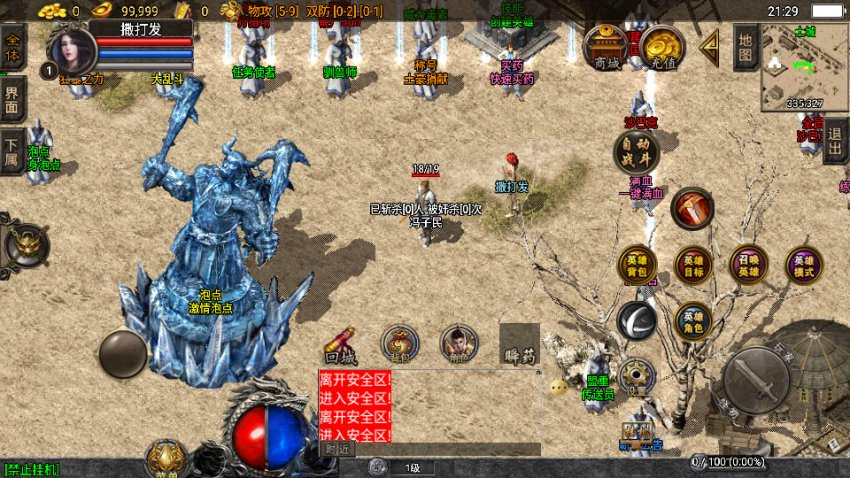Open the 背包 bag icon
Screen dimensions: 850x478
coord(400,343)
